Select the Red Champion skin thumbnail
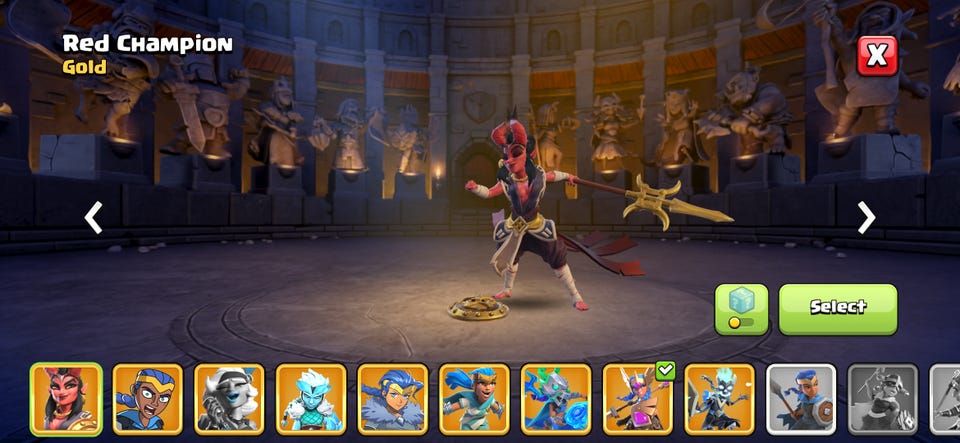 click(x=66, y=399)
